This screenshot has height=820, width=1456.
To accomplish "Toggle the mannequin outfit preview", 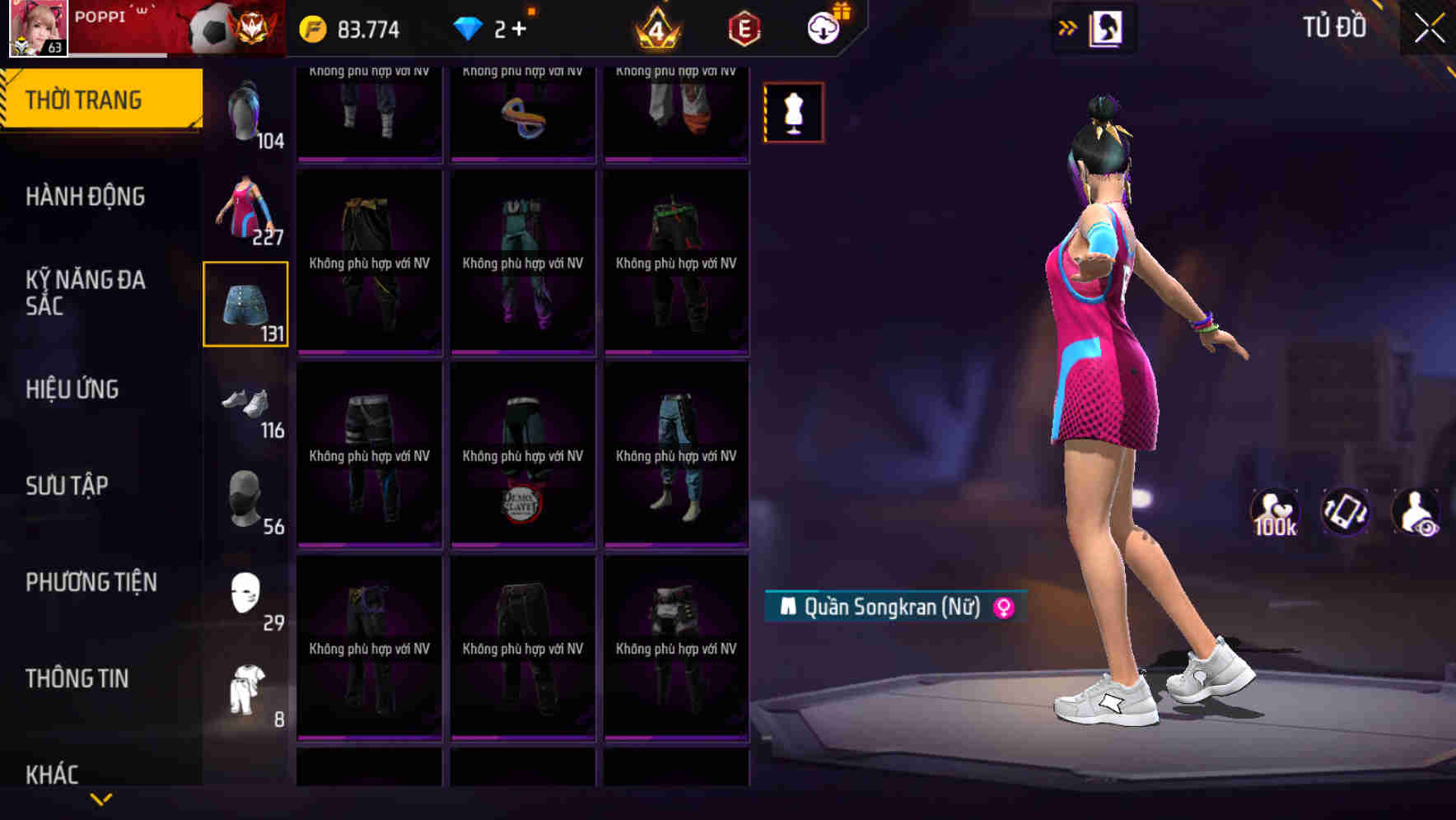I will point(793,112).
